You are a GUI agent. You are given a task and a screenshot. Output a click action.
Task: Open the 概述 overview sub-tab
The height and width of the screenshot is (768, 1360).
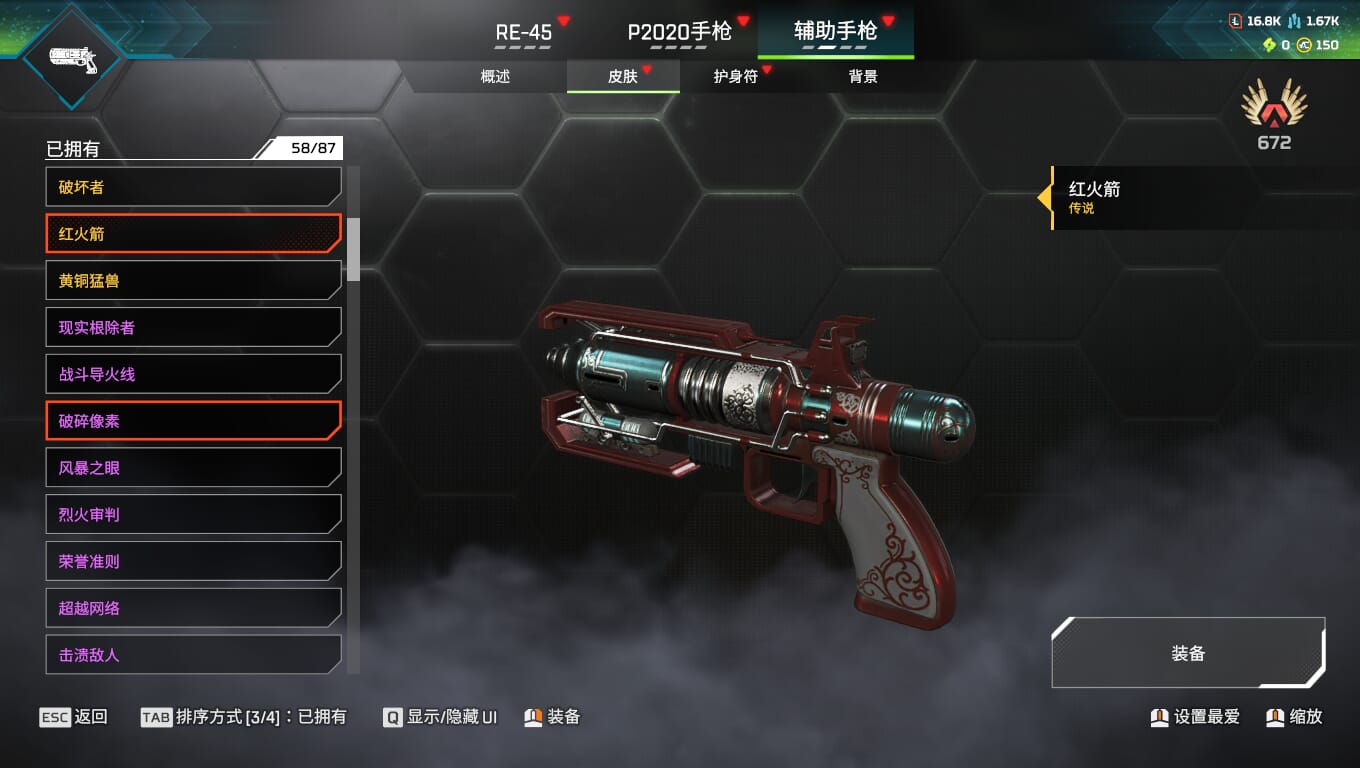[x=495, y=77]
